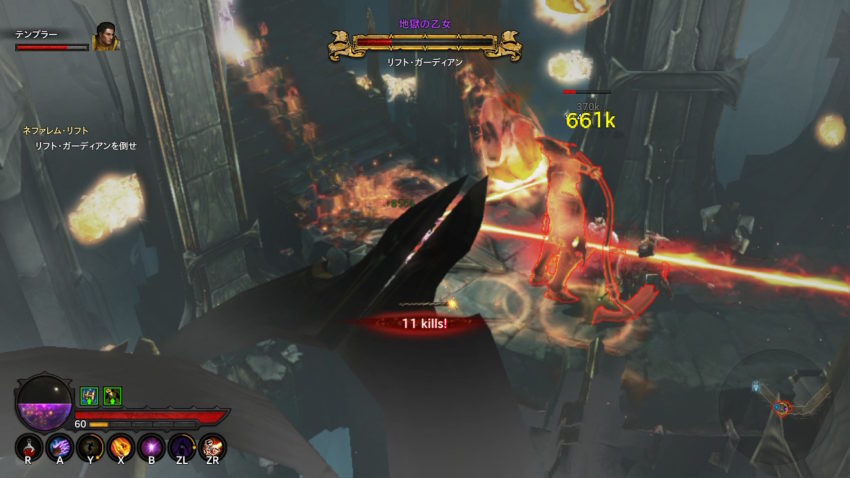850x478 pixels.
Task: Use the dark purple figure skill
Action: click(182, 446)
